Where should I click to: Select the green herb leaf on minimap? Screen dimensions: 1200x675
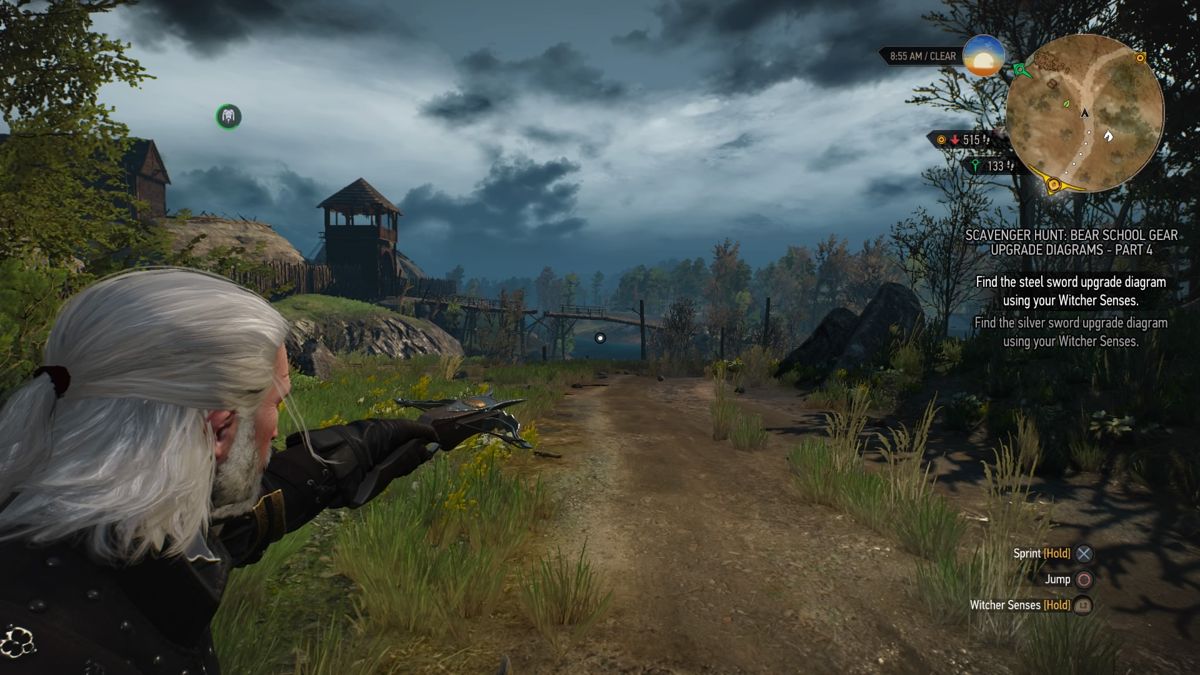click(1066, 103)
